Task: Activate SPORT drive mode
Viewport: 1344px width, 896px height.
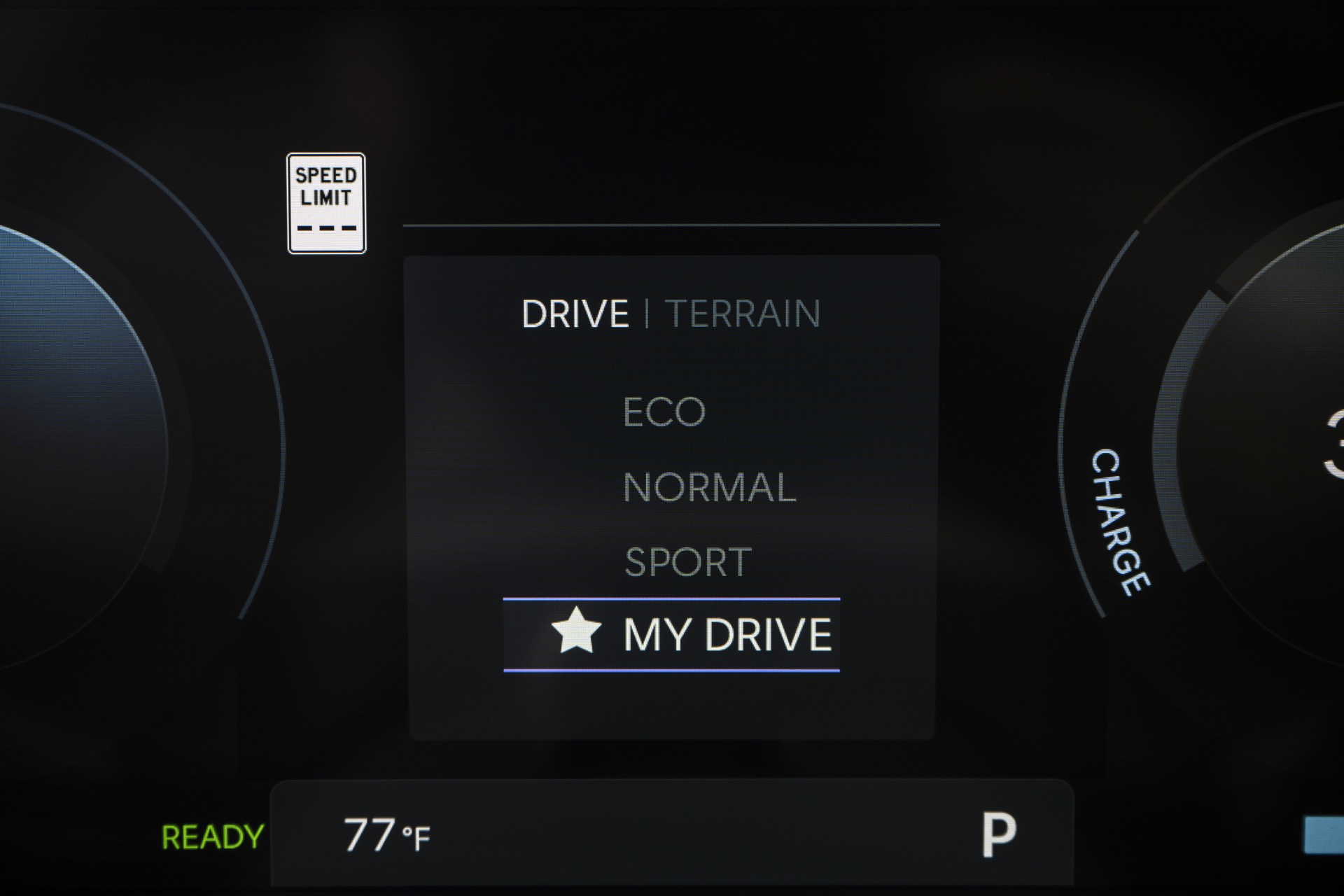Action: click(x=689, y=560)
